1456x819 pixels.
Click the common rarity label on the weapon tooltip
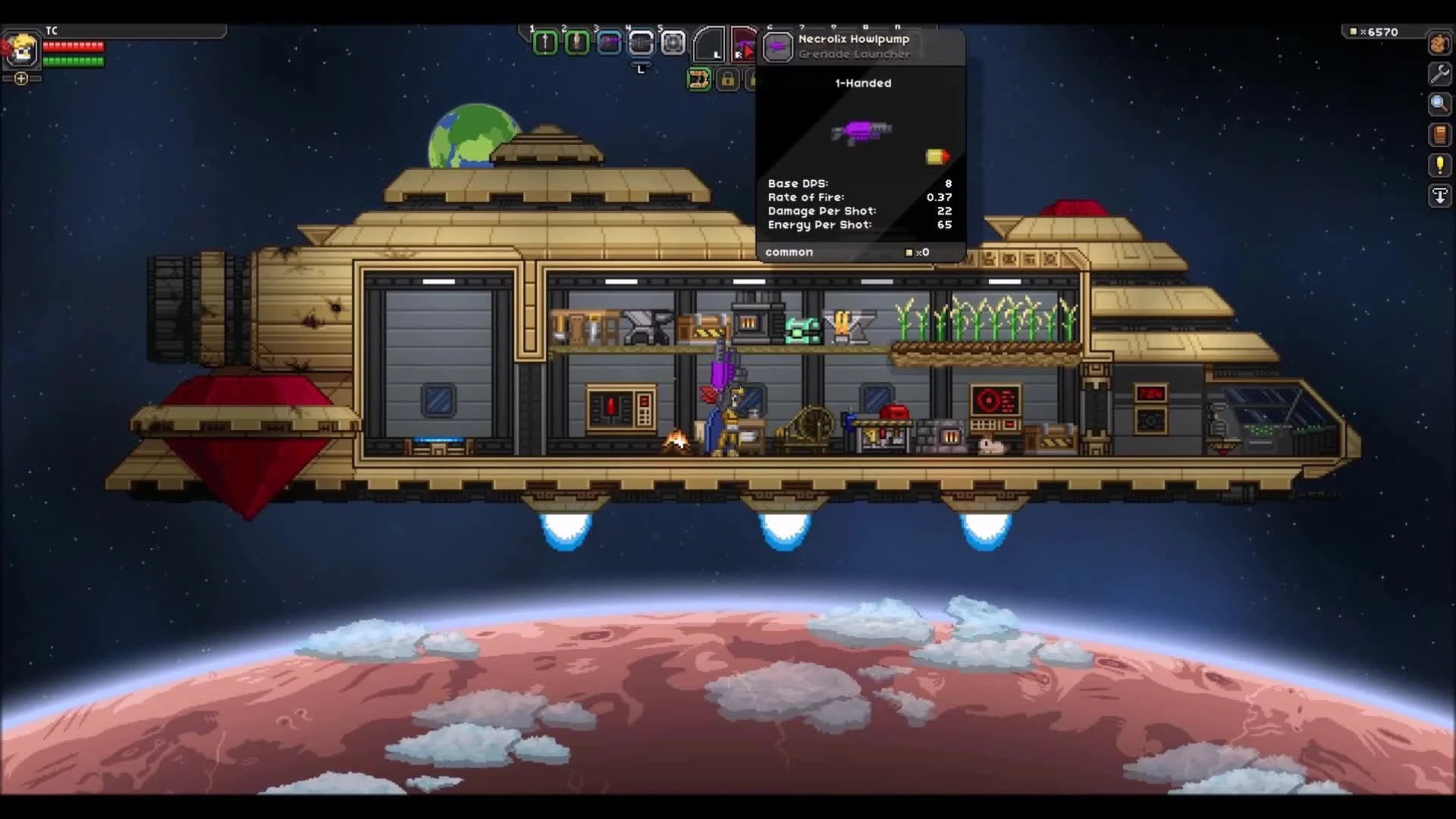pos(789,252)
